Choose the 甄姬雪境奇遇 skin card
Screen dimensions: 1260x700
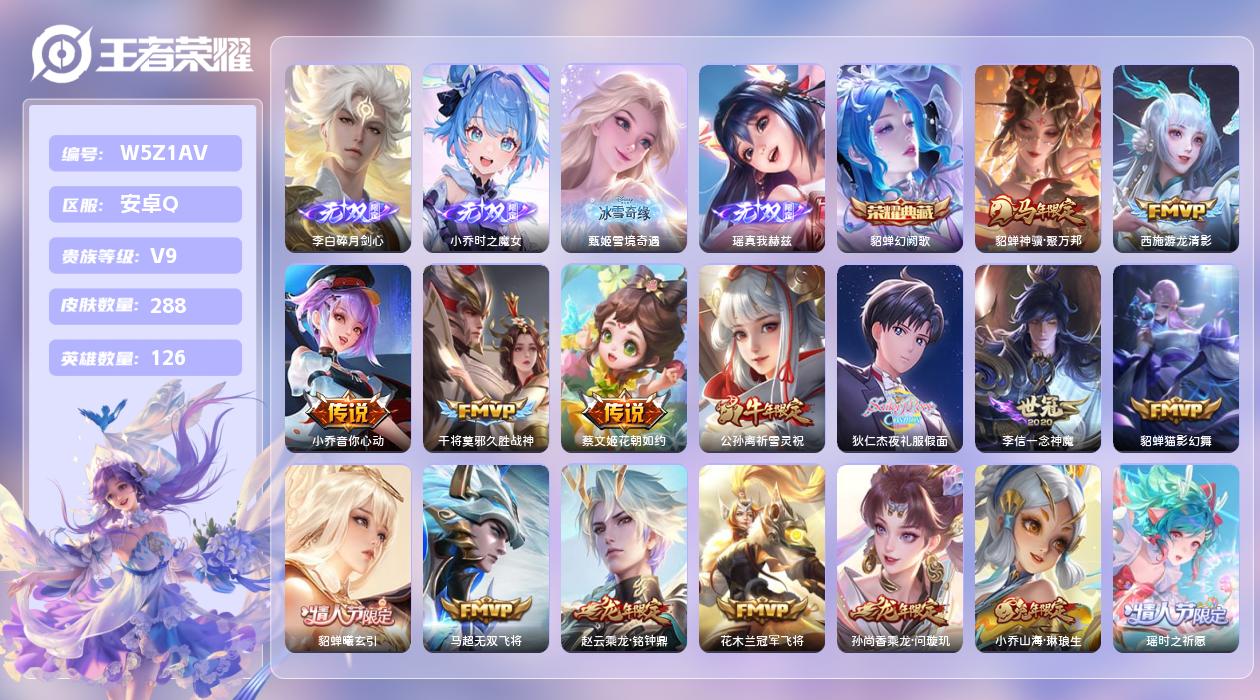[x=624, y=158]
